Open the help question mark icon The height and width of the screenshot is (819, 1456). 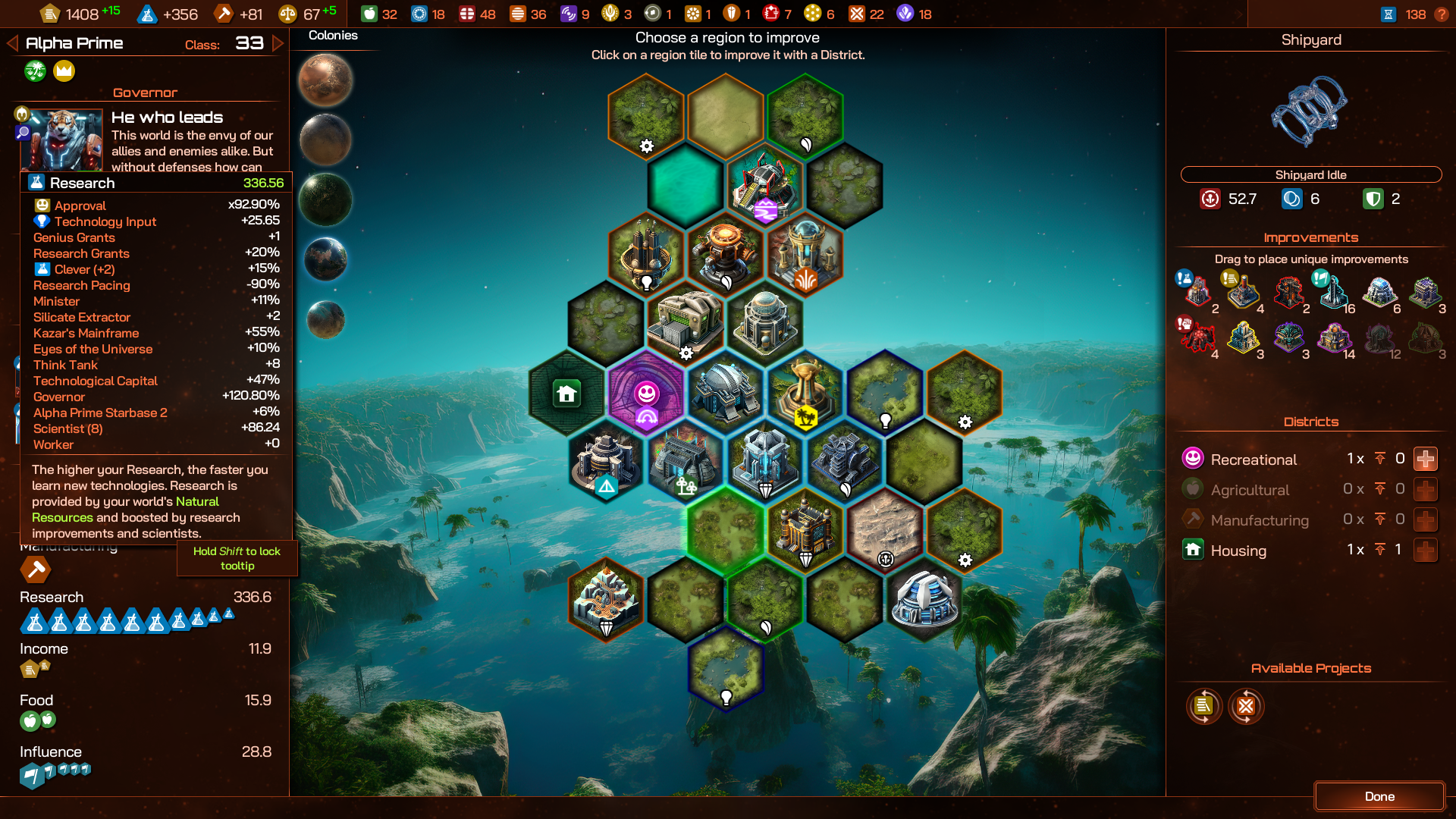1442,14
